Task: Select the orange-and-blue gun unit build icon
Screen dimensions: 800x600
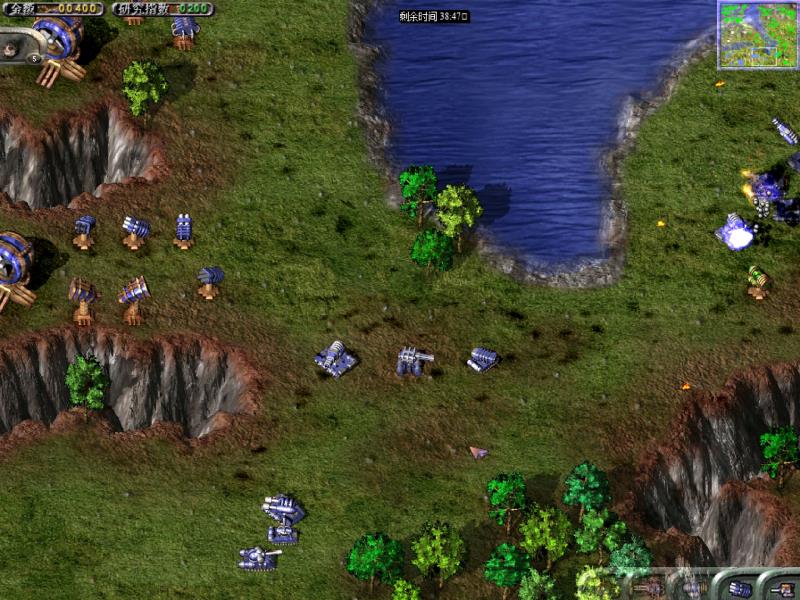Action: (x=781, y=588)
